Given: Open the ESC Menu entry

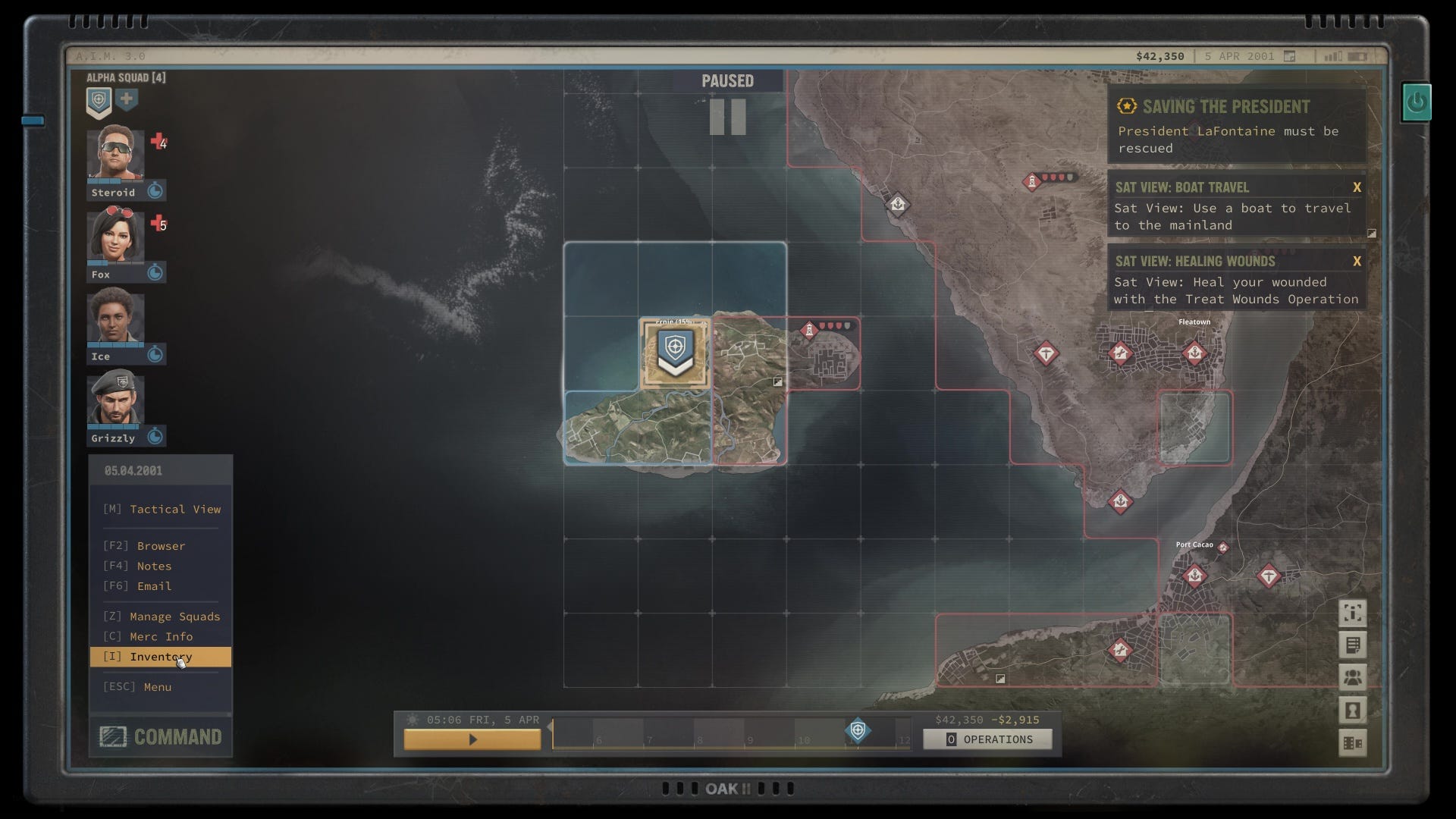Looking at the screenshot, I should [157, 687].
